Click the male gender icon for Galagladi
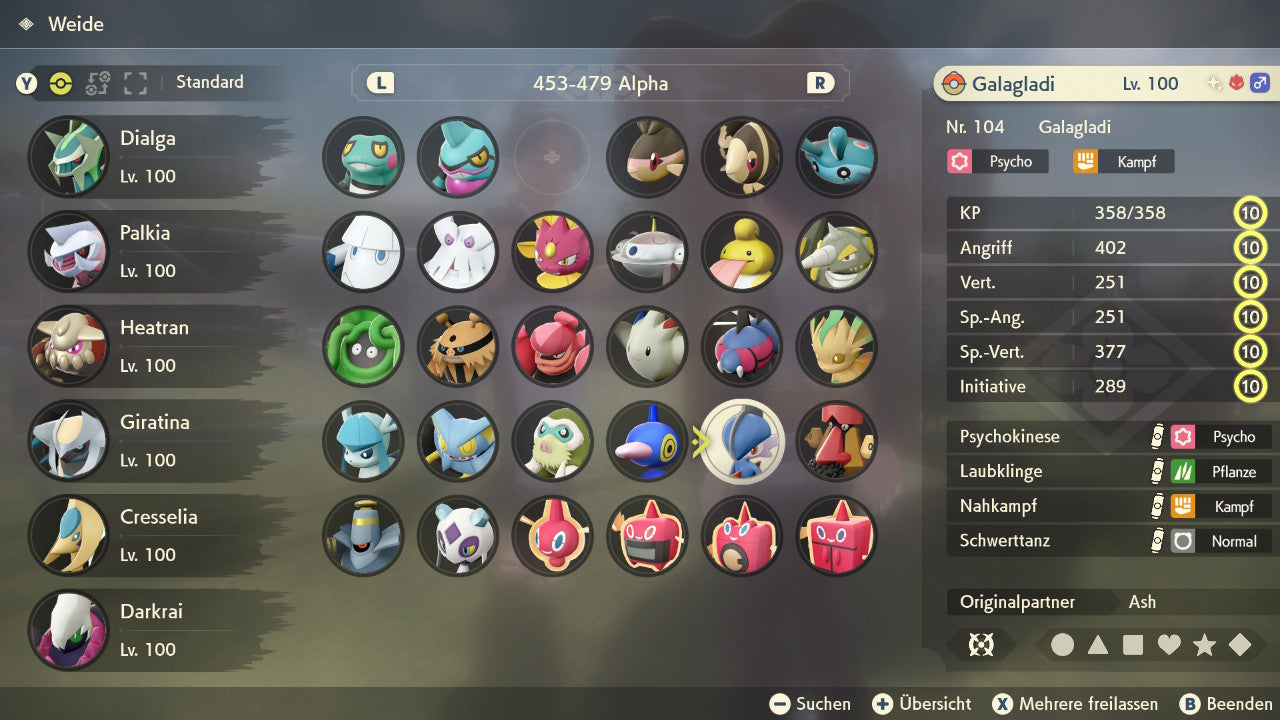Viewport: 1280px width, 720px height. 1259,83
